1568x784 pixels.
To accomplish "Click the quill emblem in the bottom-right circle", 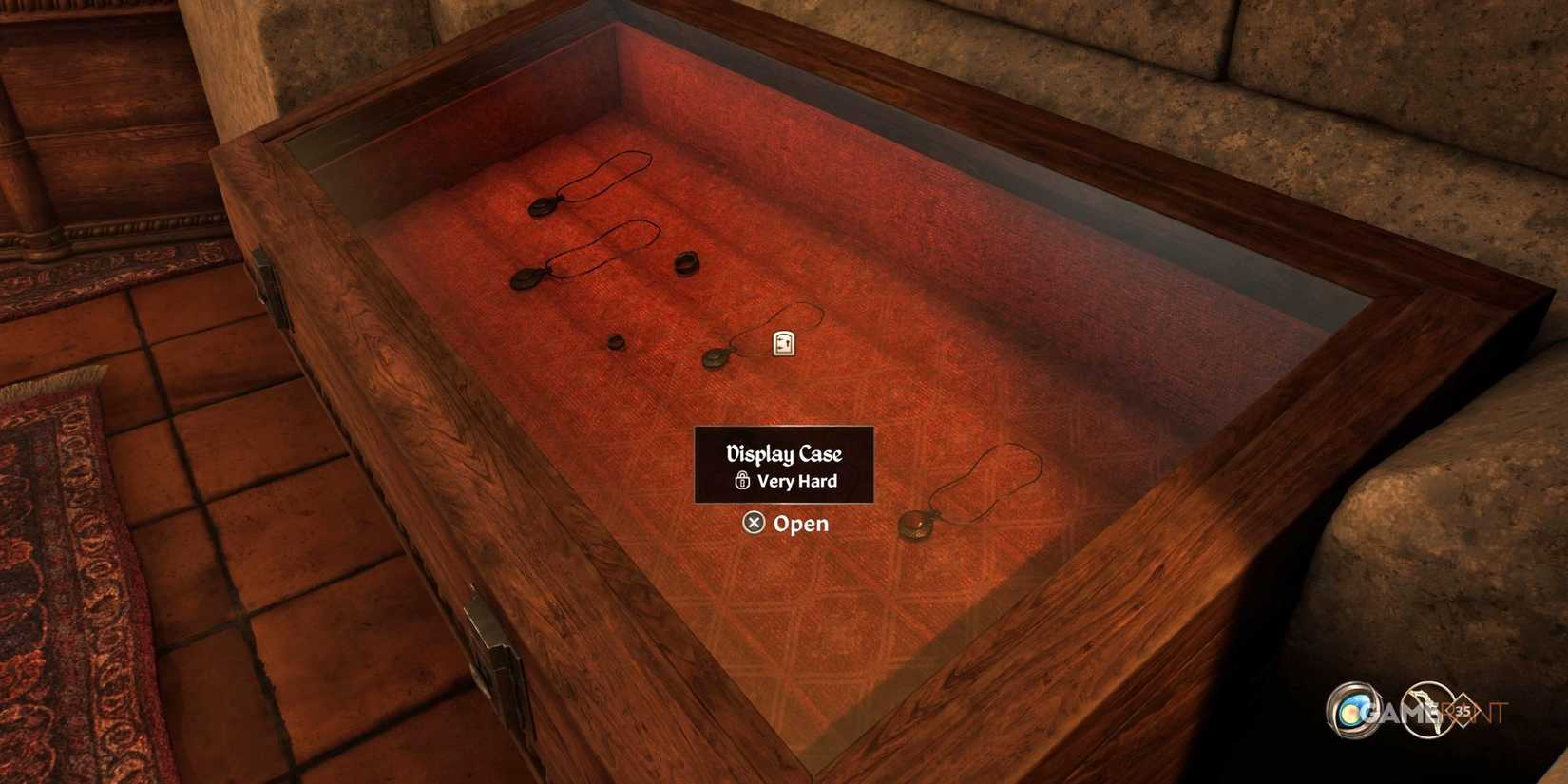I will tap(1425, 708).
